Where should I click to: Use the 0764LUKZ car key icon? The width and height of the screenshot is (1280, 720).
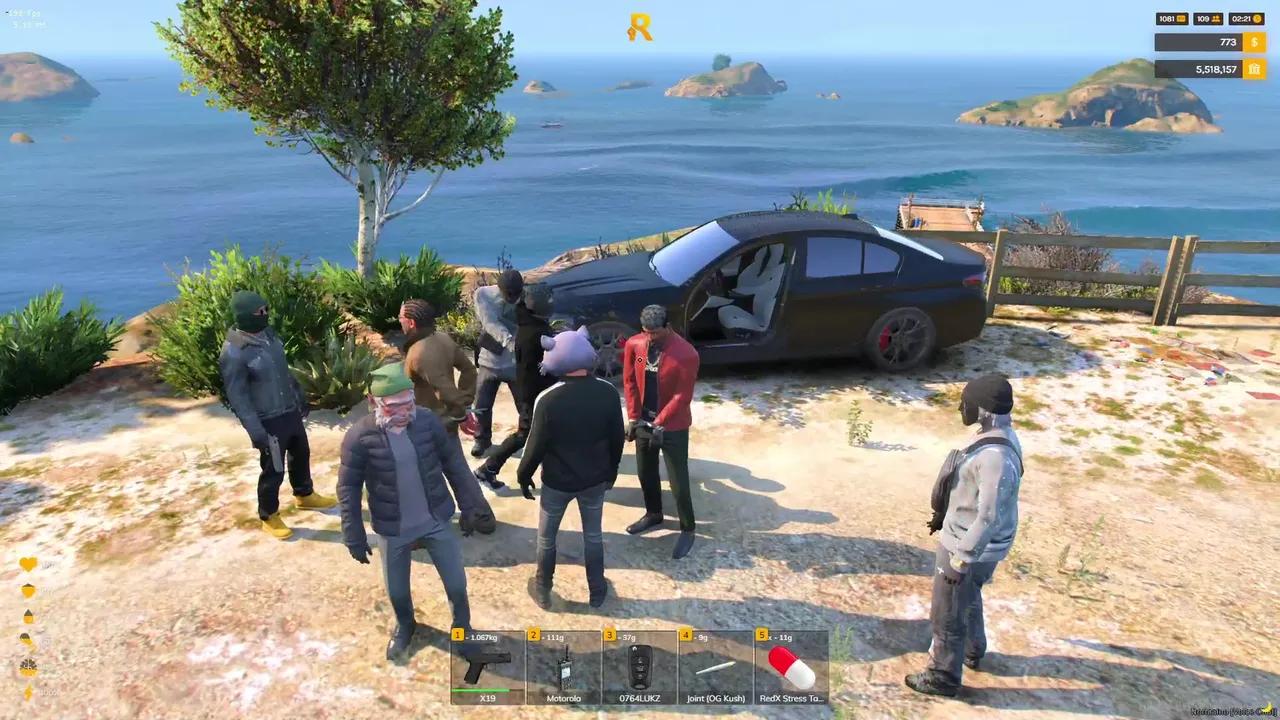pos(639,665)
